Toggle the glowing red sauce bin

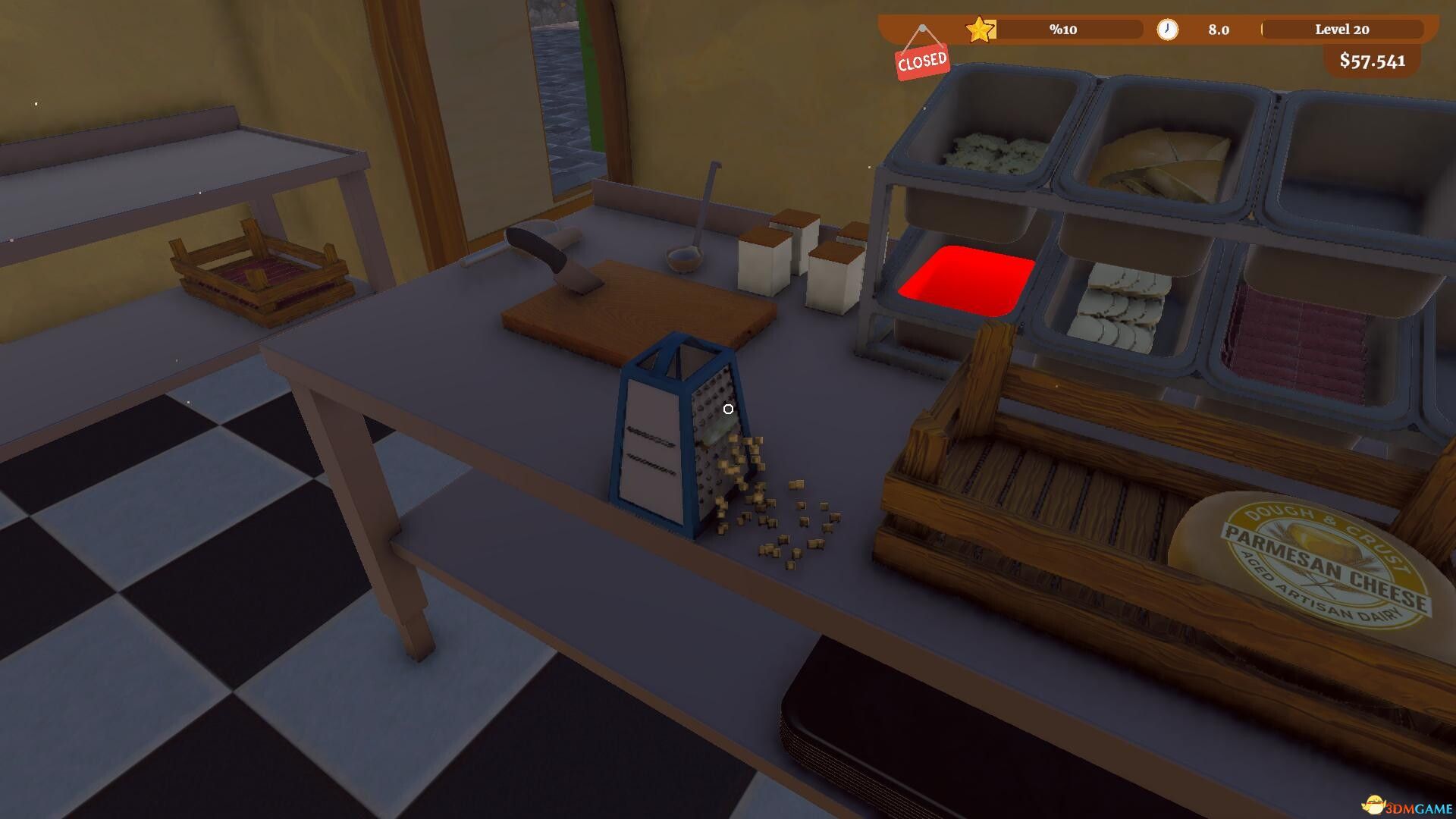click(x=967, y=281)
